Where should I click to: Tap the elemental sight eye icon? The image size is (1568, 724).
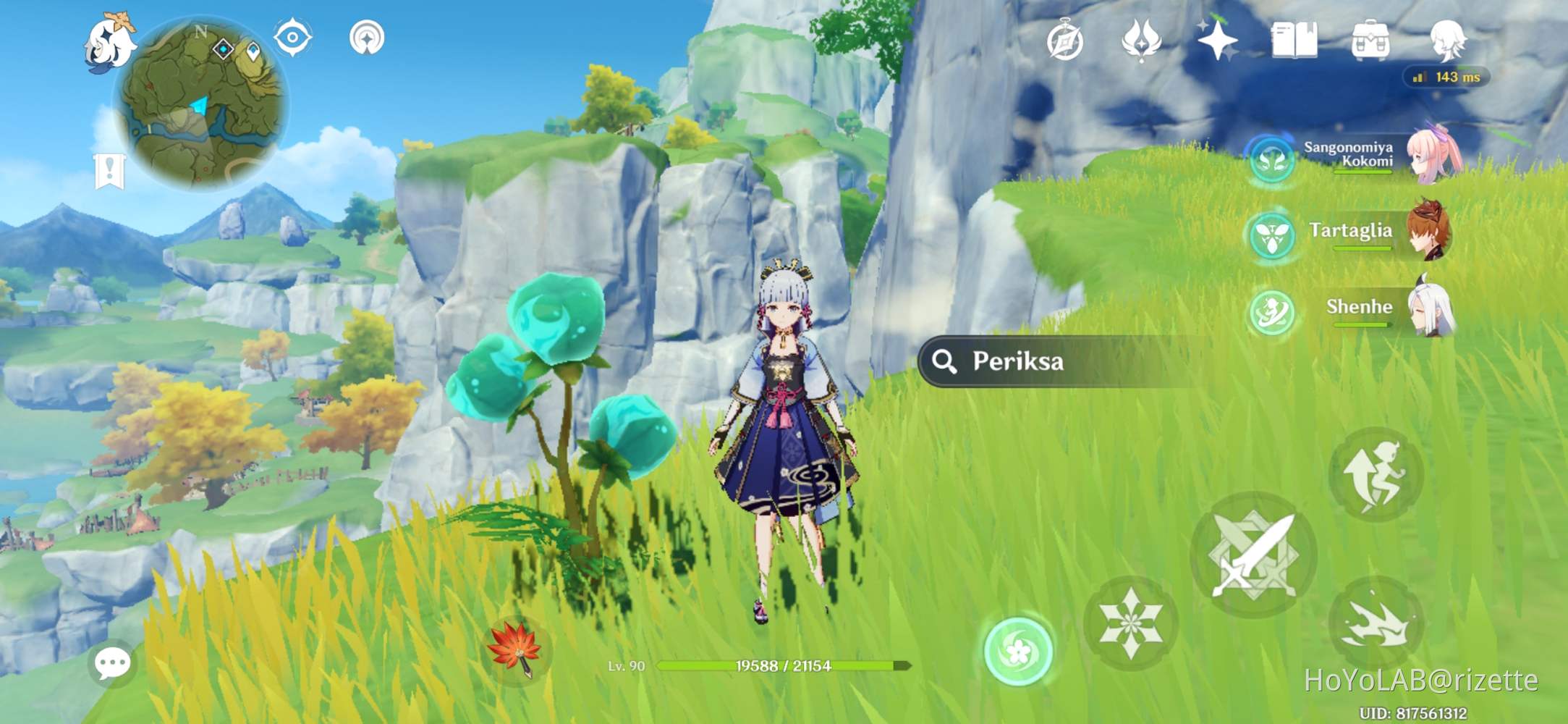292,38
